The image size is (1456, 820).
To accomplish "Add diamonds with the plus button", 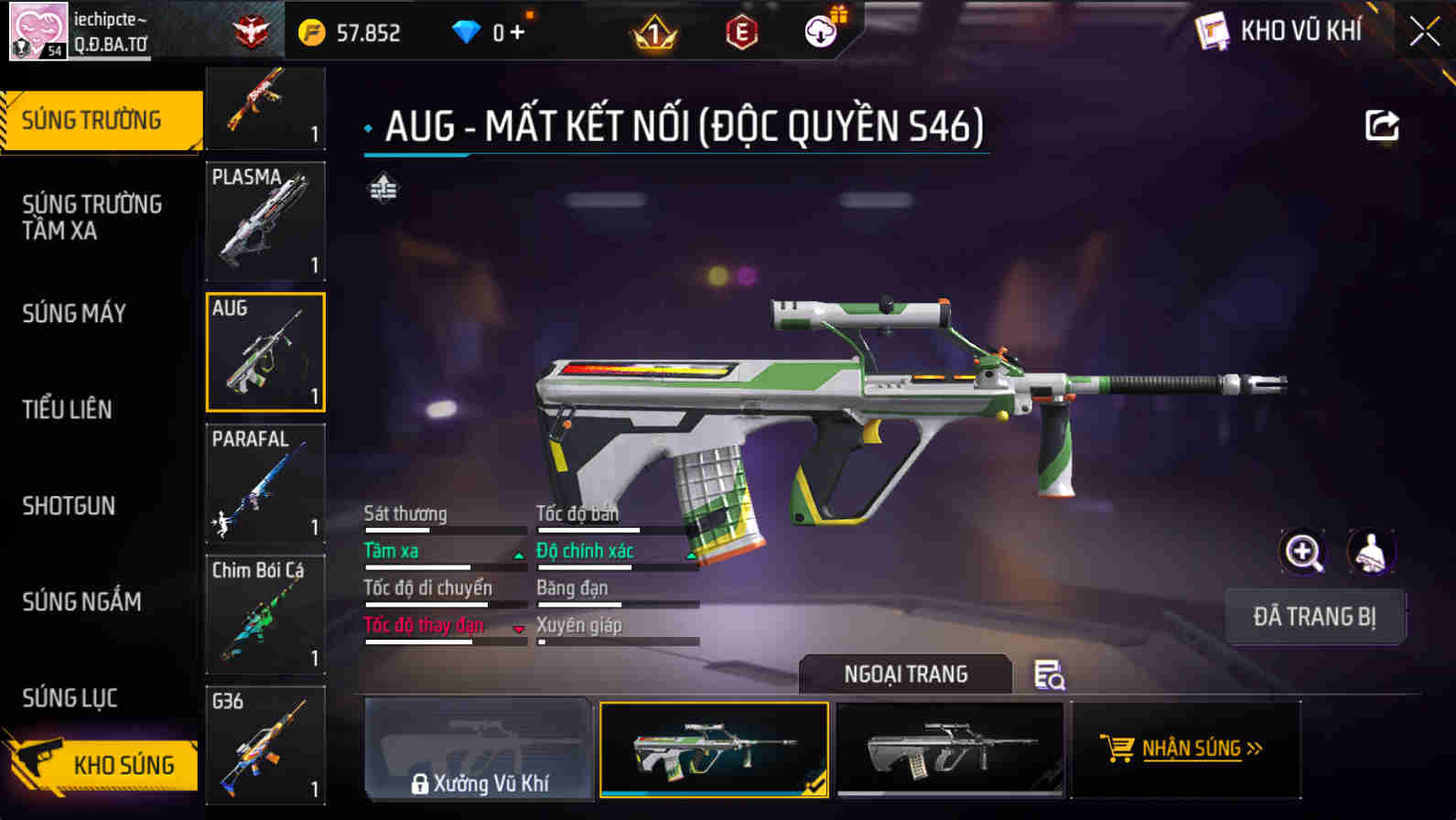I will pos(517,33).
